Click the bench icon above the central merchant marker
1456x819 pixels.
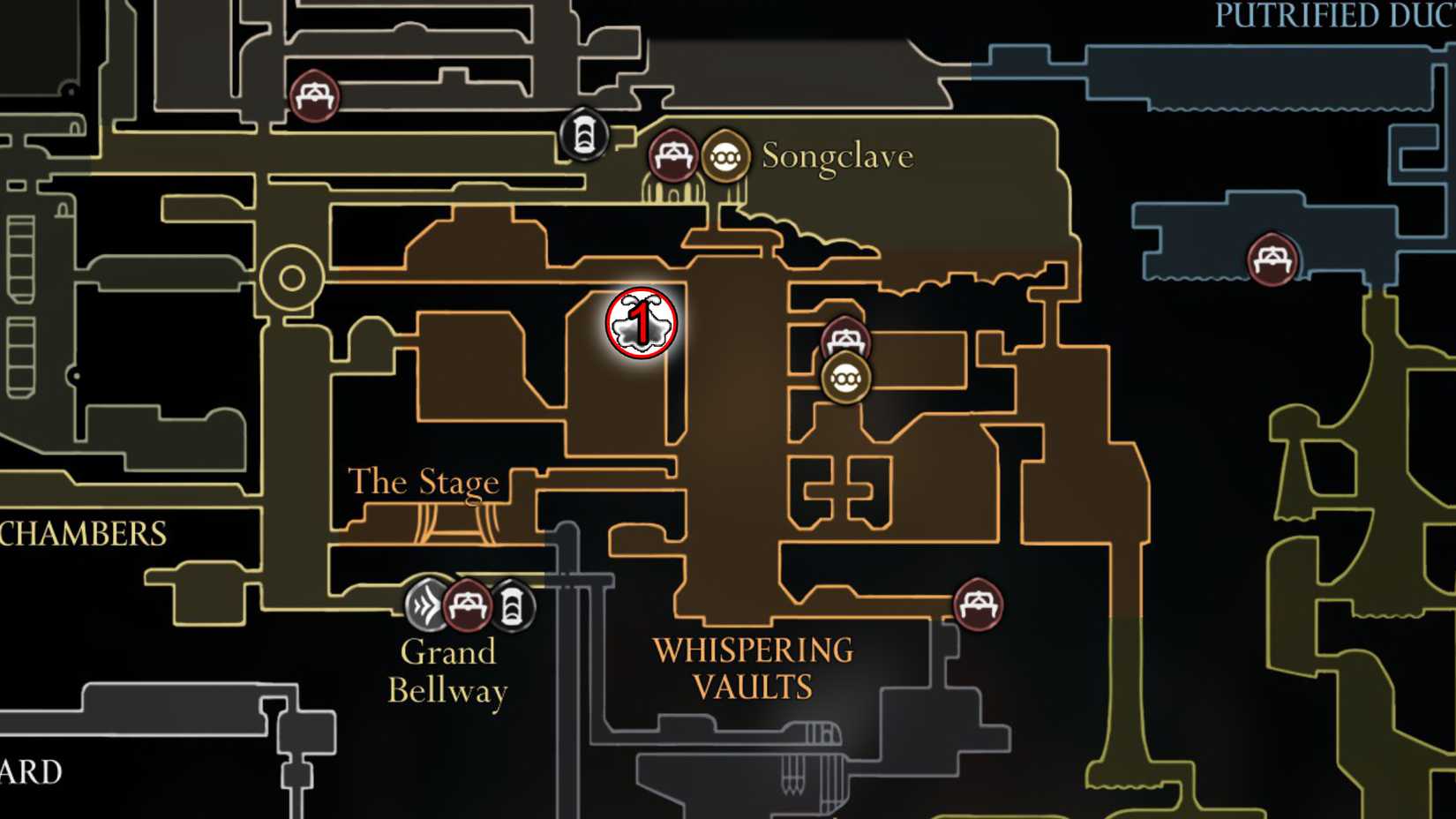coord(844,340)
